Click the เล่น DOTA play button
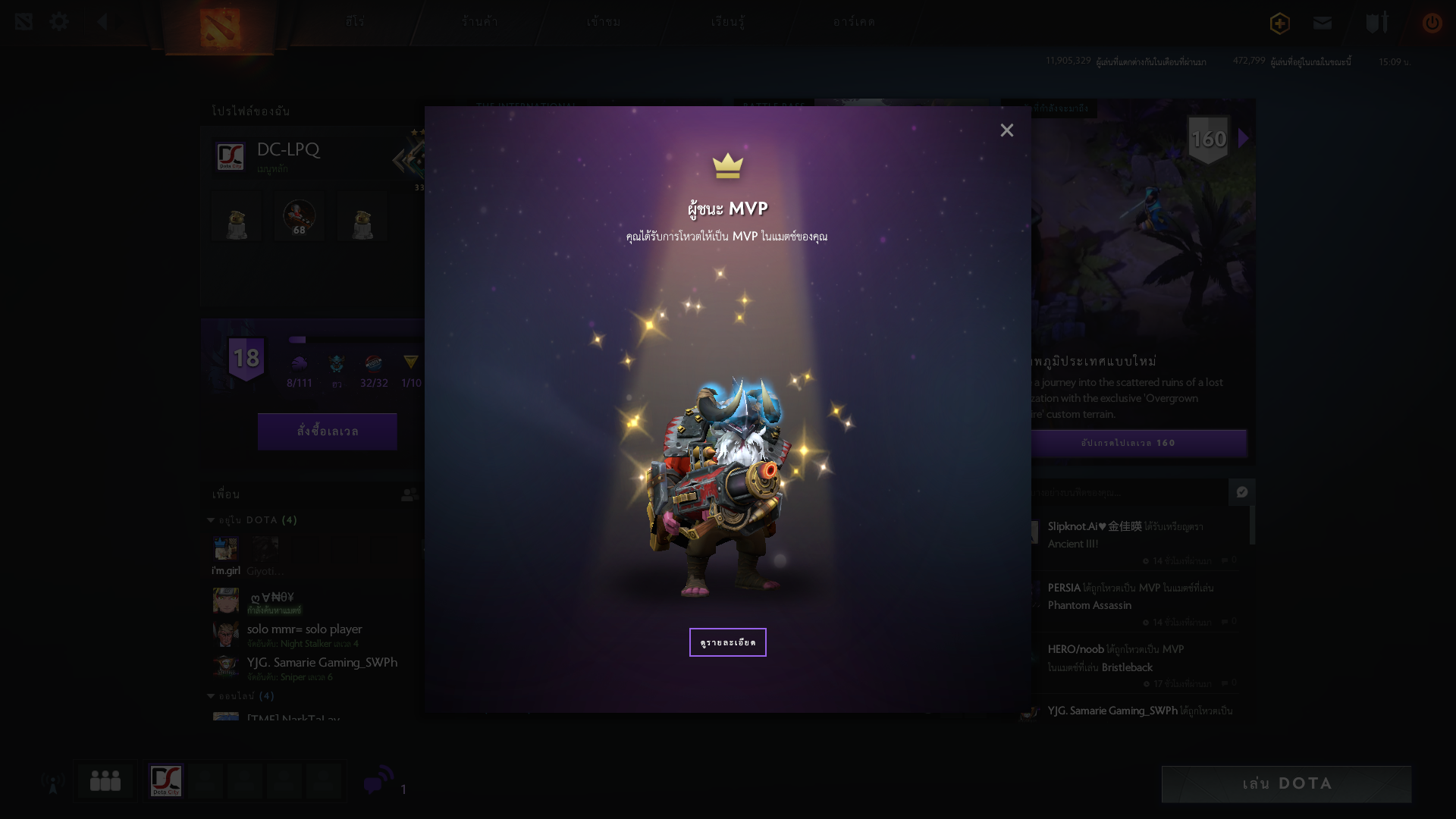Screen dimensions: 1456x819 coord(1287,784)
